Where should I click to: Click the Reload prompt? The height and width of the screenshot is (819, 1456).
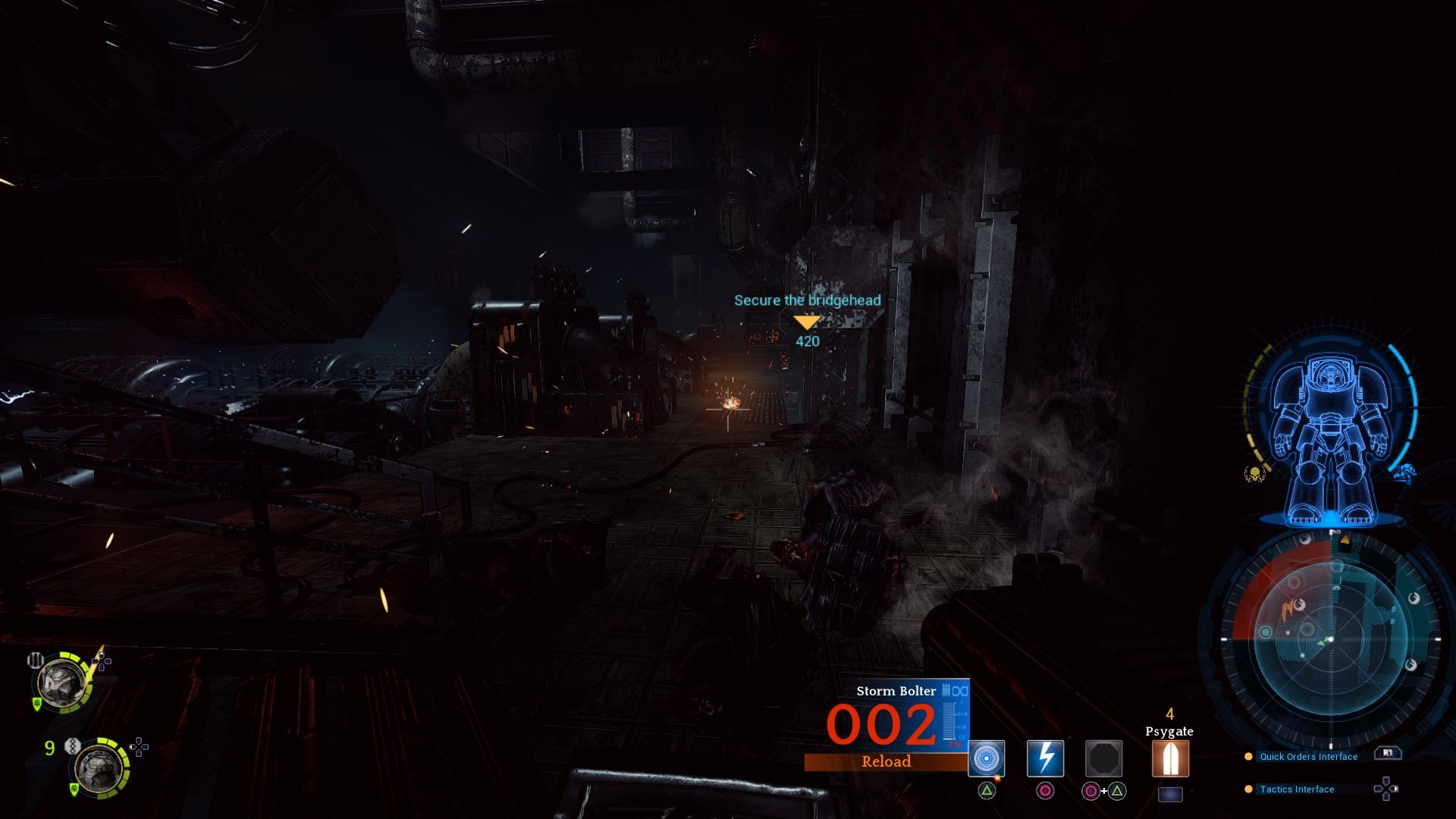pyautogui.click(x=886, y=761)
